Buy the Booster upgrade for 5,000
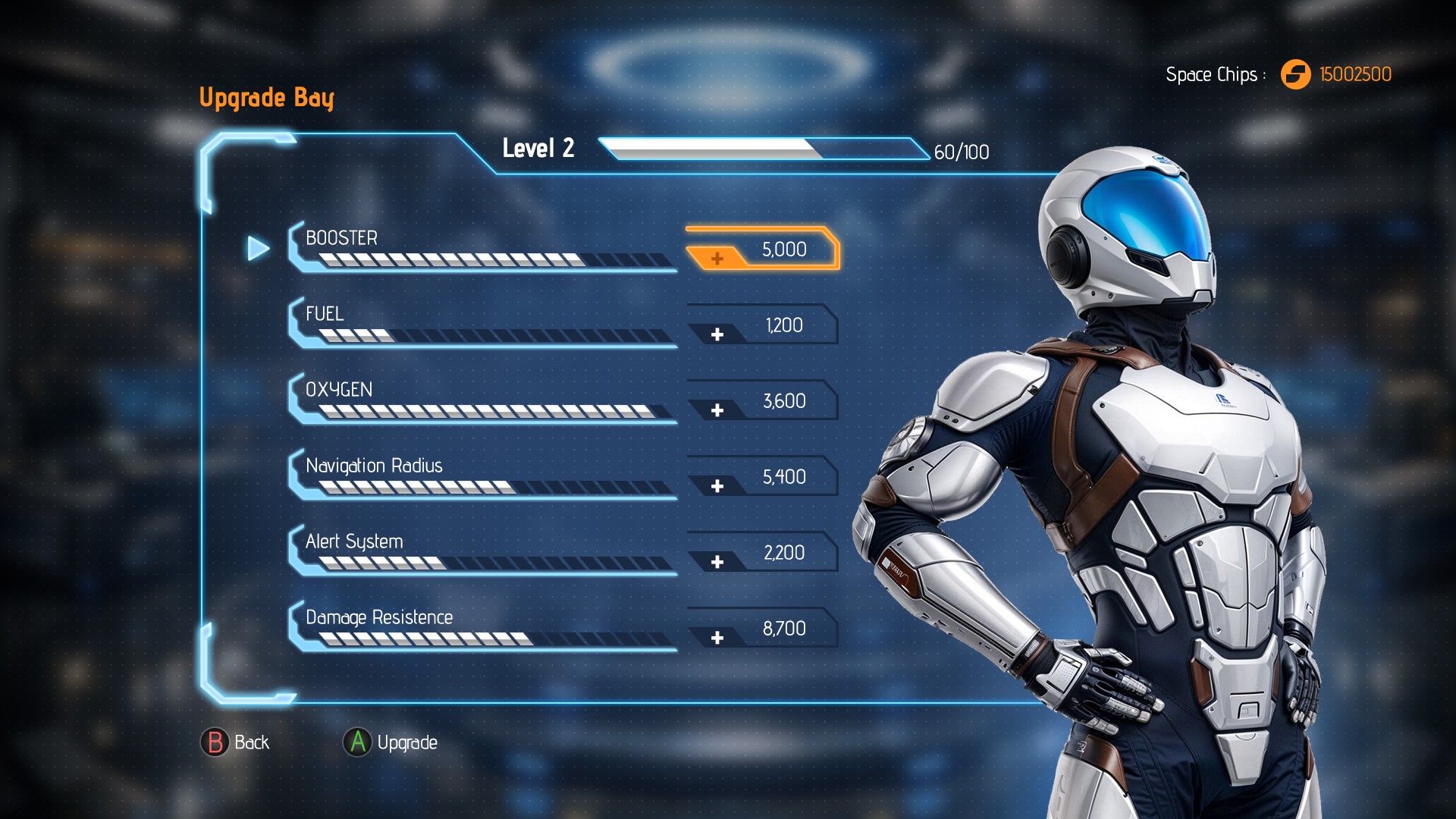 tap(762, 249)
